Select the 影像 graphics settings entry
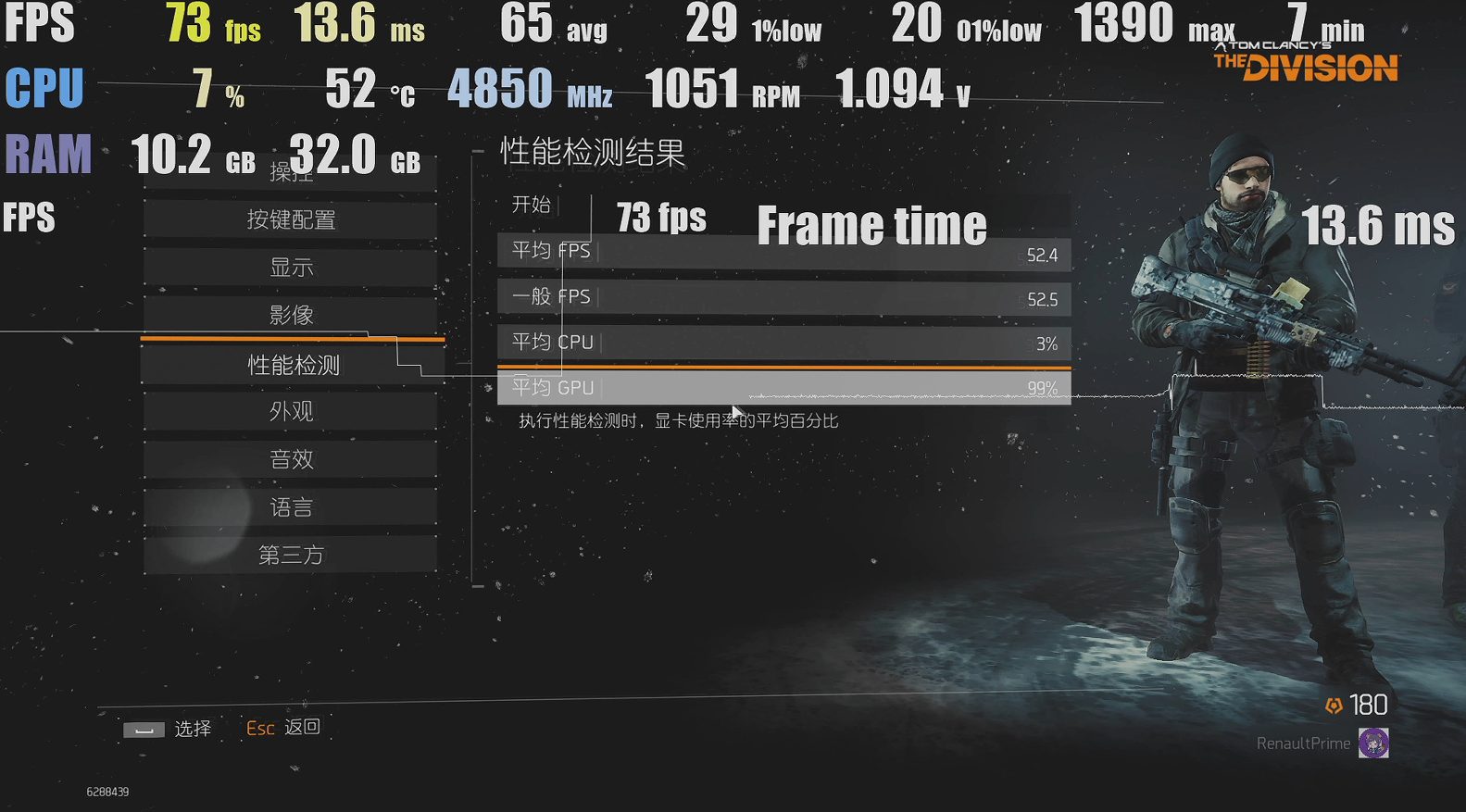The height and width of the screenshot is (812, 1466). point(291,315)
